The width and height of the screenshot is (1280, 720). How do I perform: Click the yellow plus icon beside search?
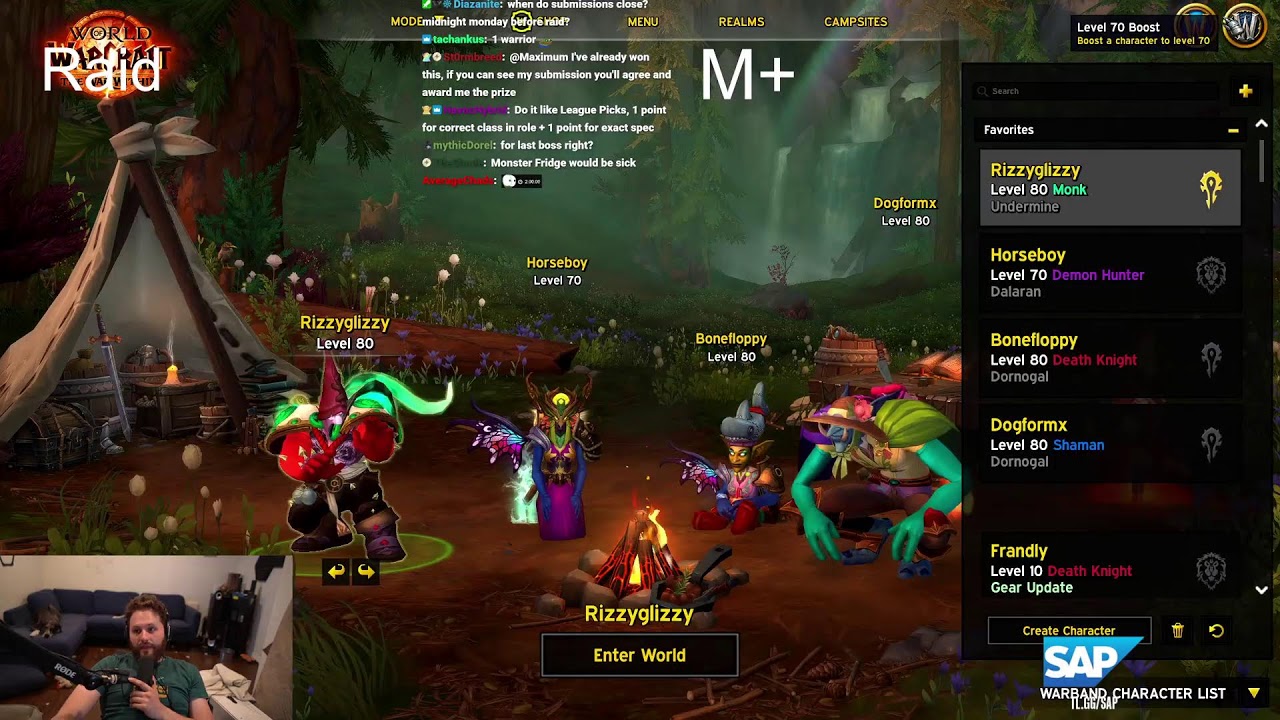[x=1245, y=91]
